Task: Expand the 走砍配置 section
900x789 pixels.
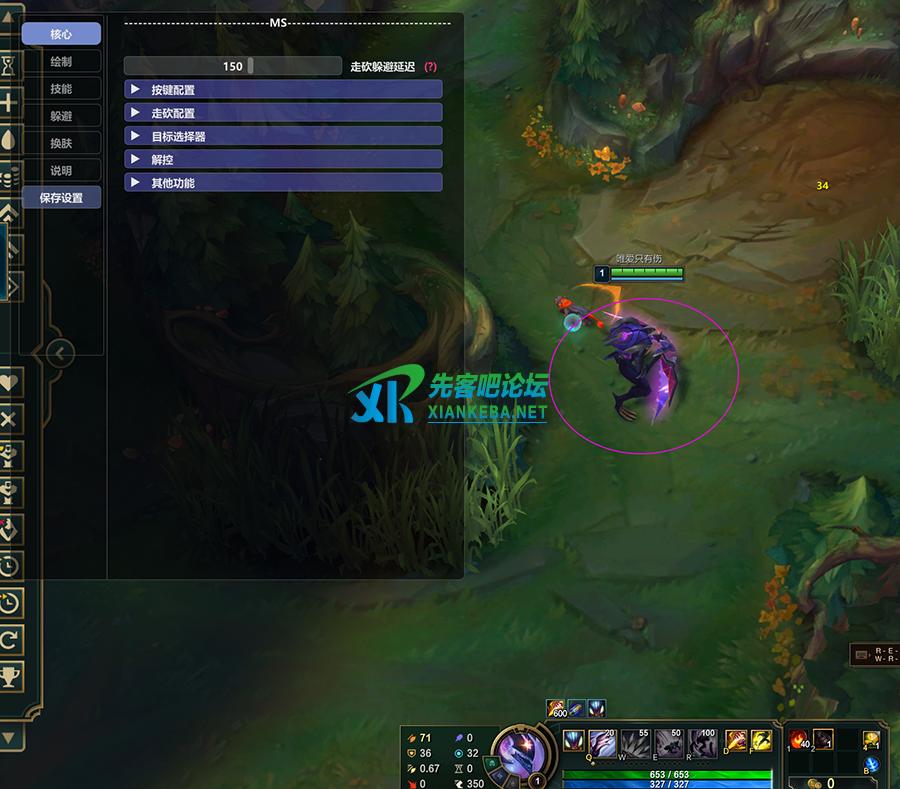Action: tap(283, 113)
